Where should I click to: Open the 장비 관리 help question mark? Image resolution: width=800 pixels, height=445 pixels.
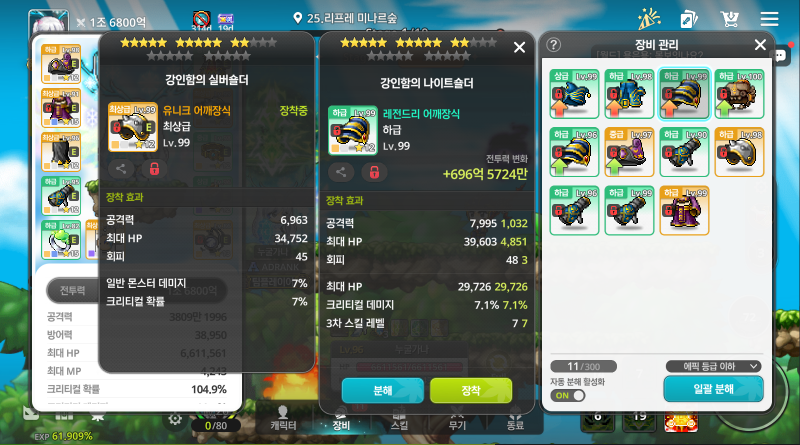(x=554, y=45)
